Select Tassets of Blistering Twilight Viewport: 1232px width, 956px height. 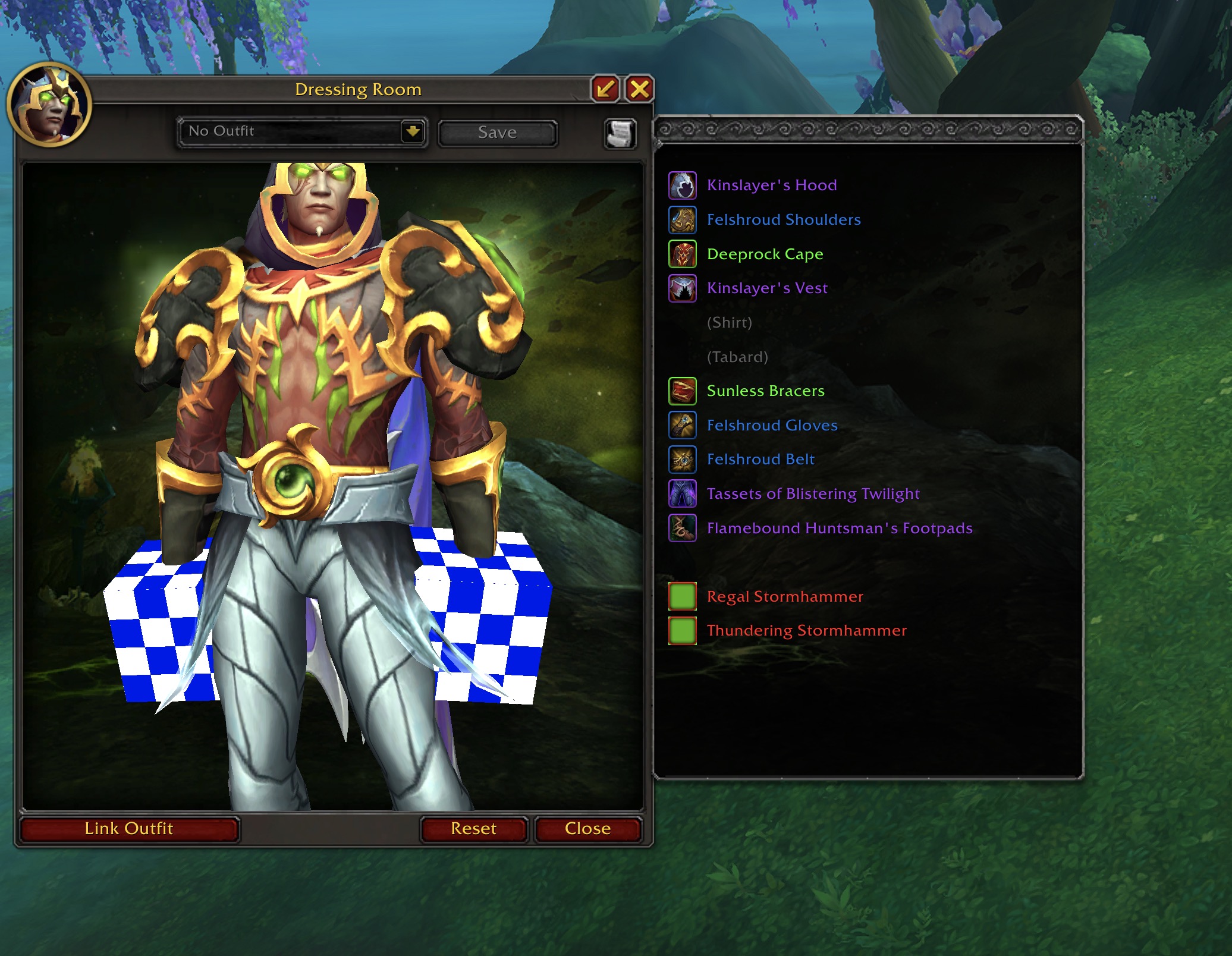[813, 494]
